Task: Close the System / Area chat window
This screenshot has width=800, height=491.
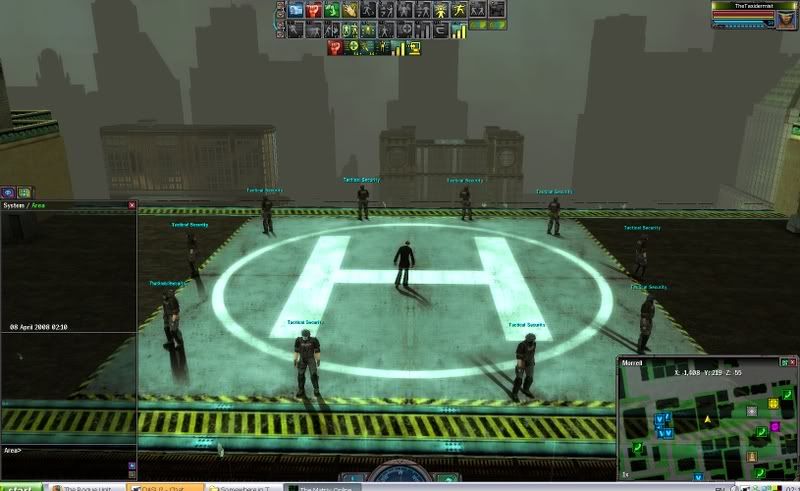Action: click(132, 205)
